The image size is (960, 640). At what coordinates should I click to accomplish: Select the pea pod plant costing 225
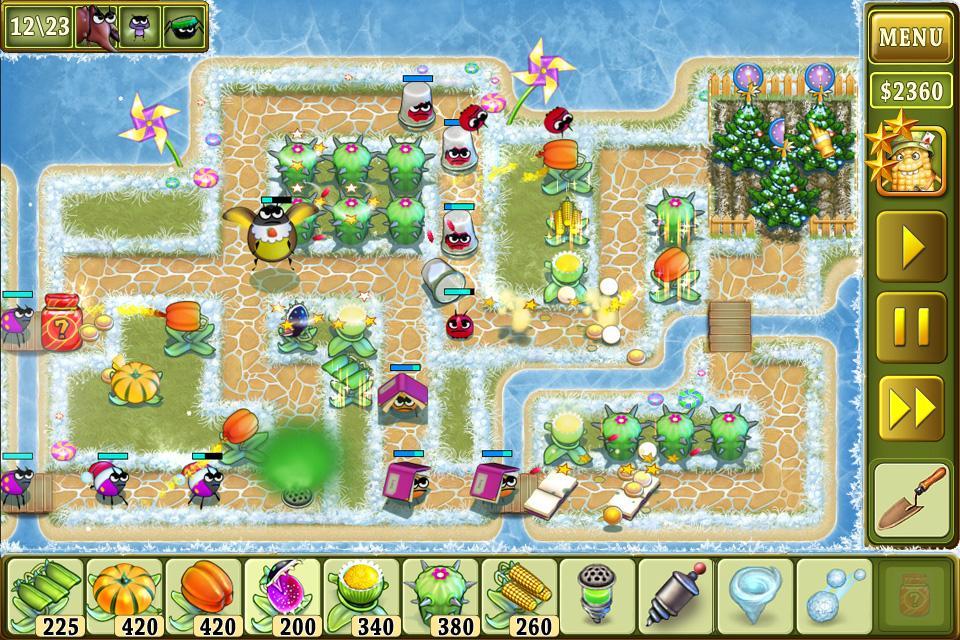pos(44,597)
